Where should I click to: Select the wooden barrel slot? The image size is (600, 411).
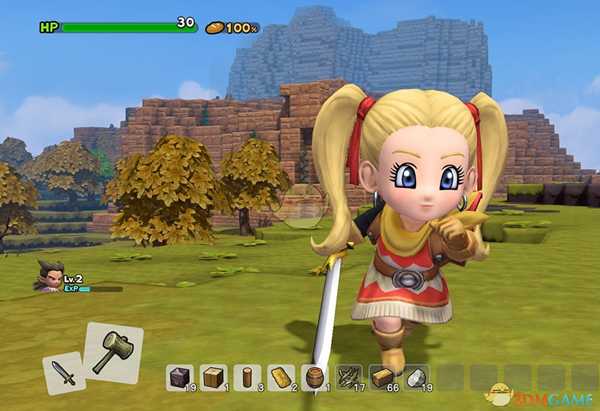coord(314,377)
